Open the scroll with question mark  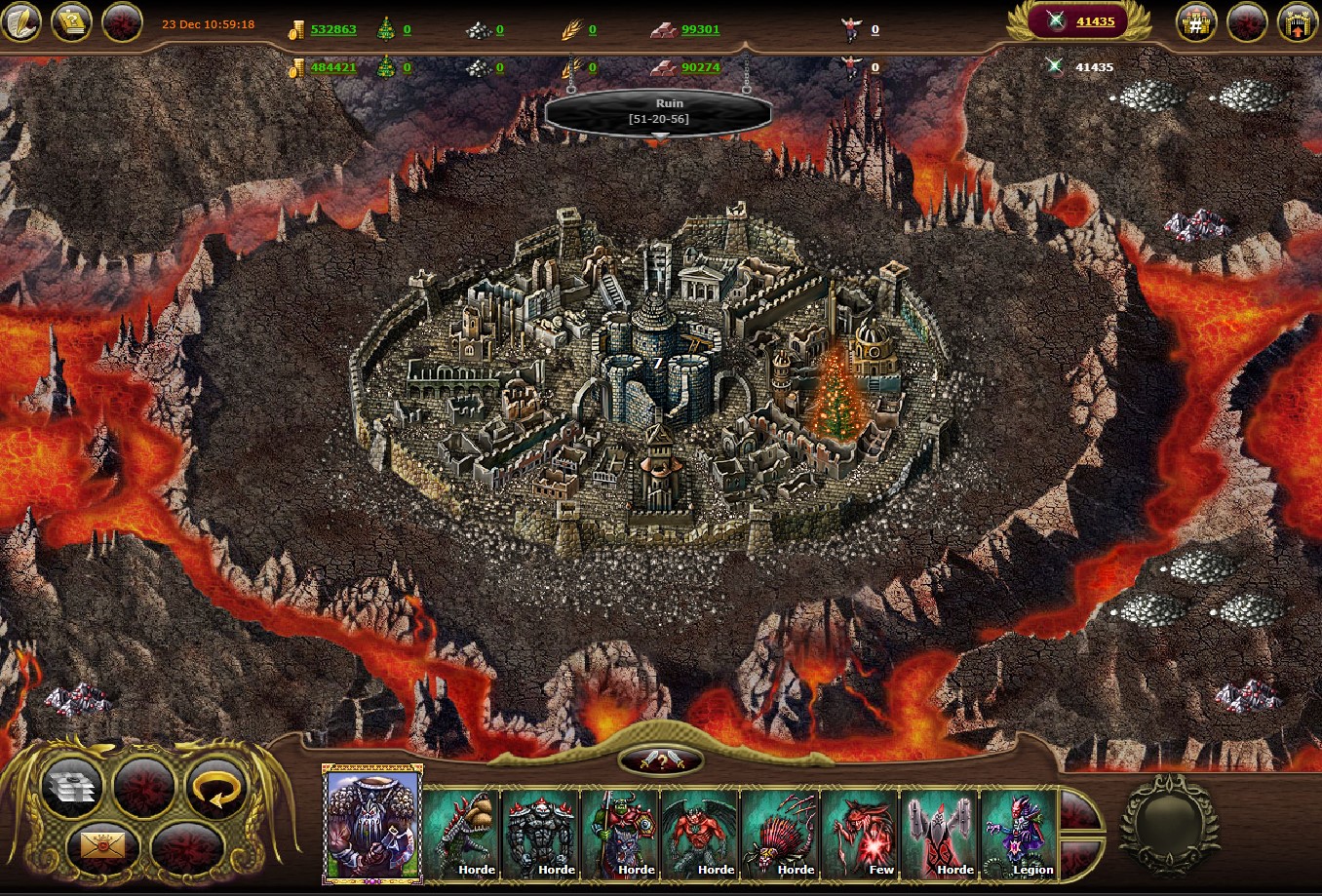coord(72,22)
